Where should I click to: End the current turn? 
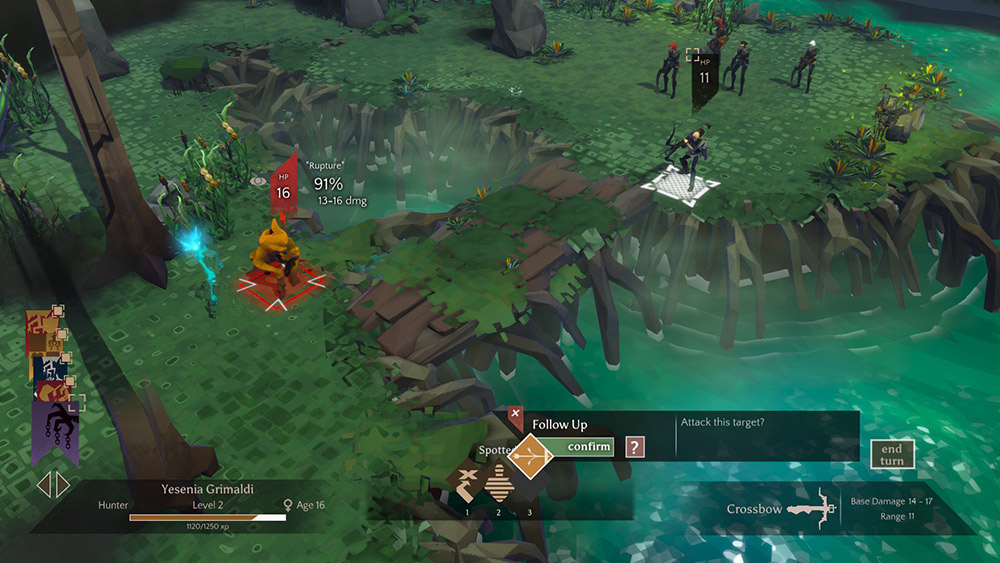click(892, 455)
